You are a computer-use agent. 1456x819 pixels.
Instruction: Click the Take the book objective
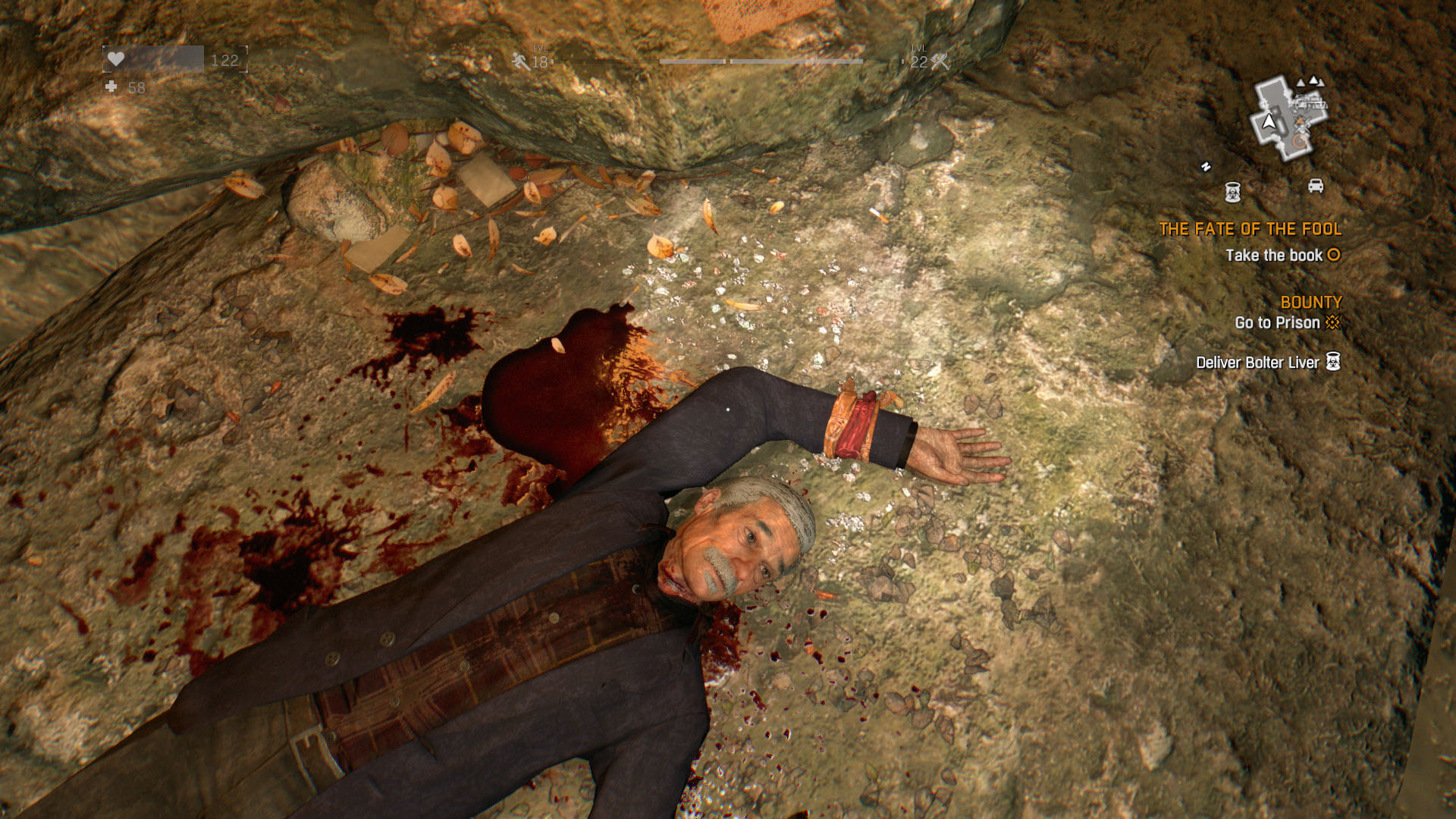pos(1274,256)
